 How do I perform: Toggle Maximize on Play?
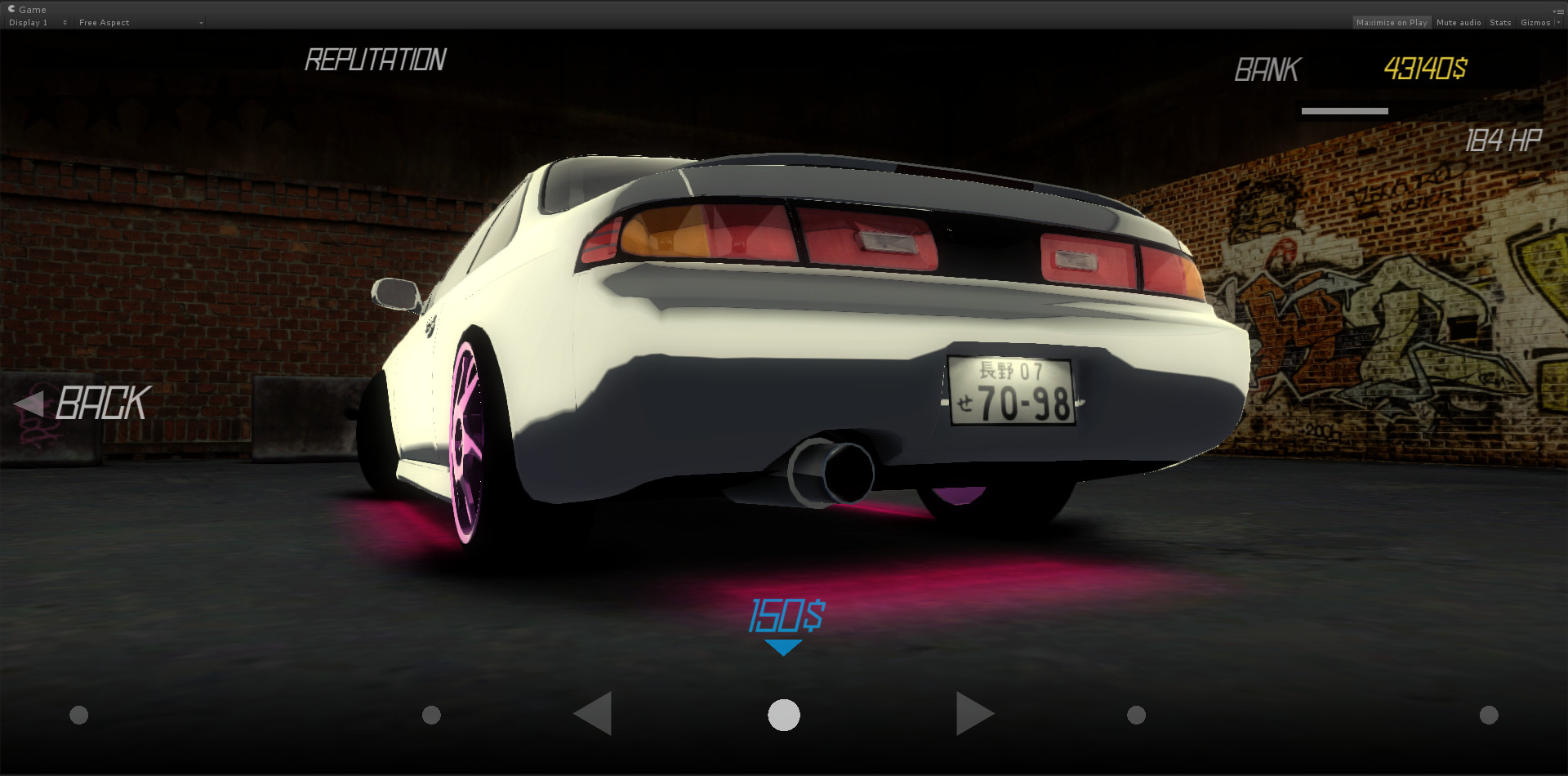tap(1392, 22)
